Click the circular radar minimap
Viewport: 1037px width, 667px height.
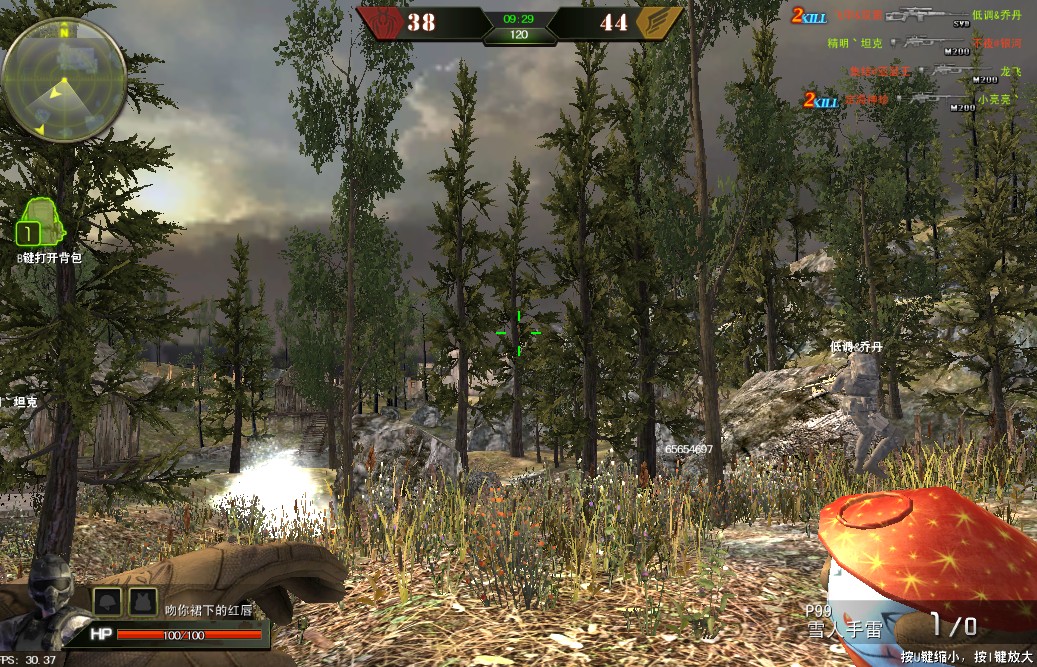(64, 79)
